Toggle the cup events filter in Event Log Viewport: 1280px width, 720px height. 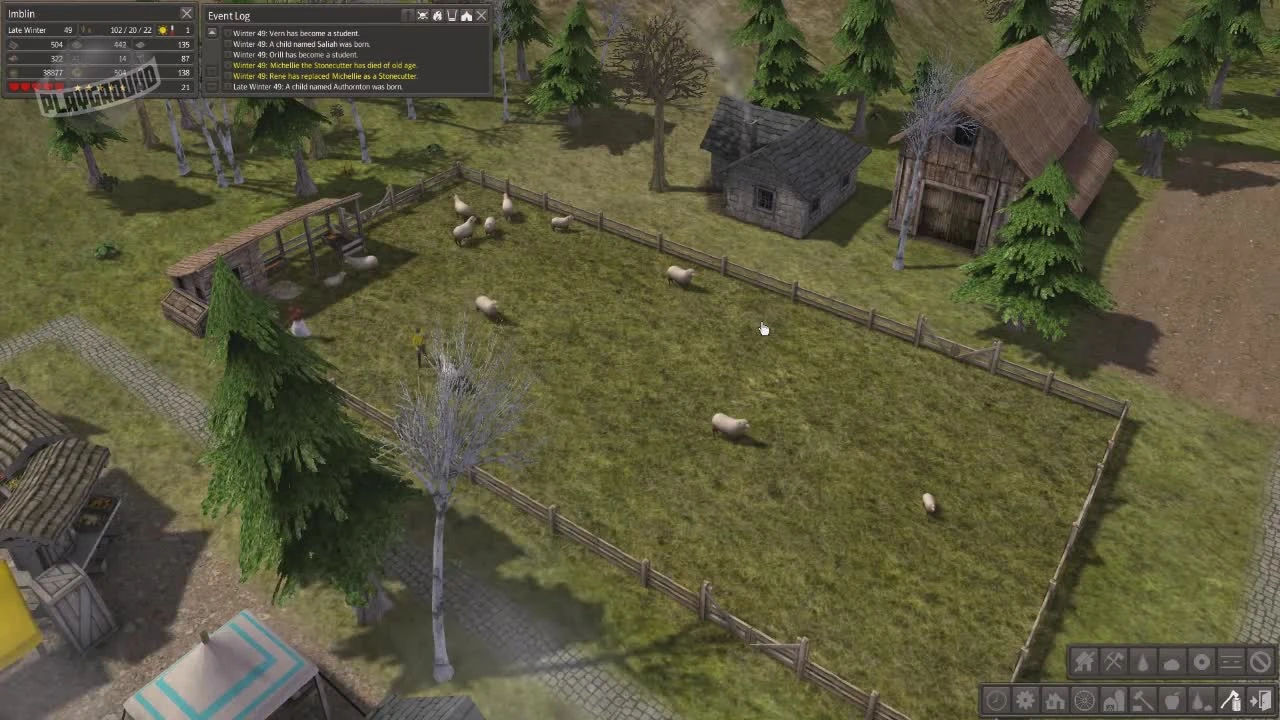click(452, 15)
